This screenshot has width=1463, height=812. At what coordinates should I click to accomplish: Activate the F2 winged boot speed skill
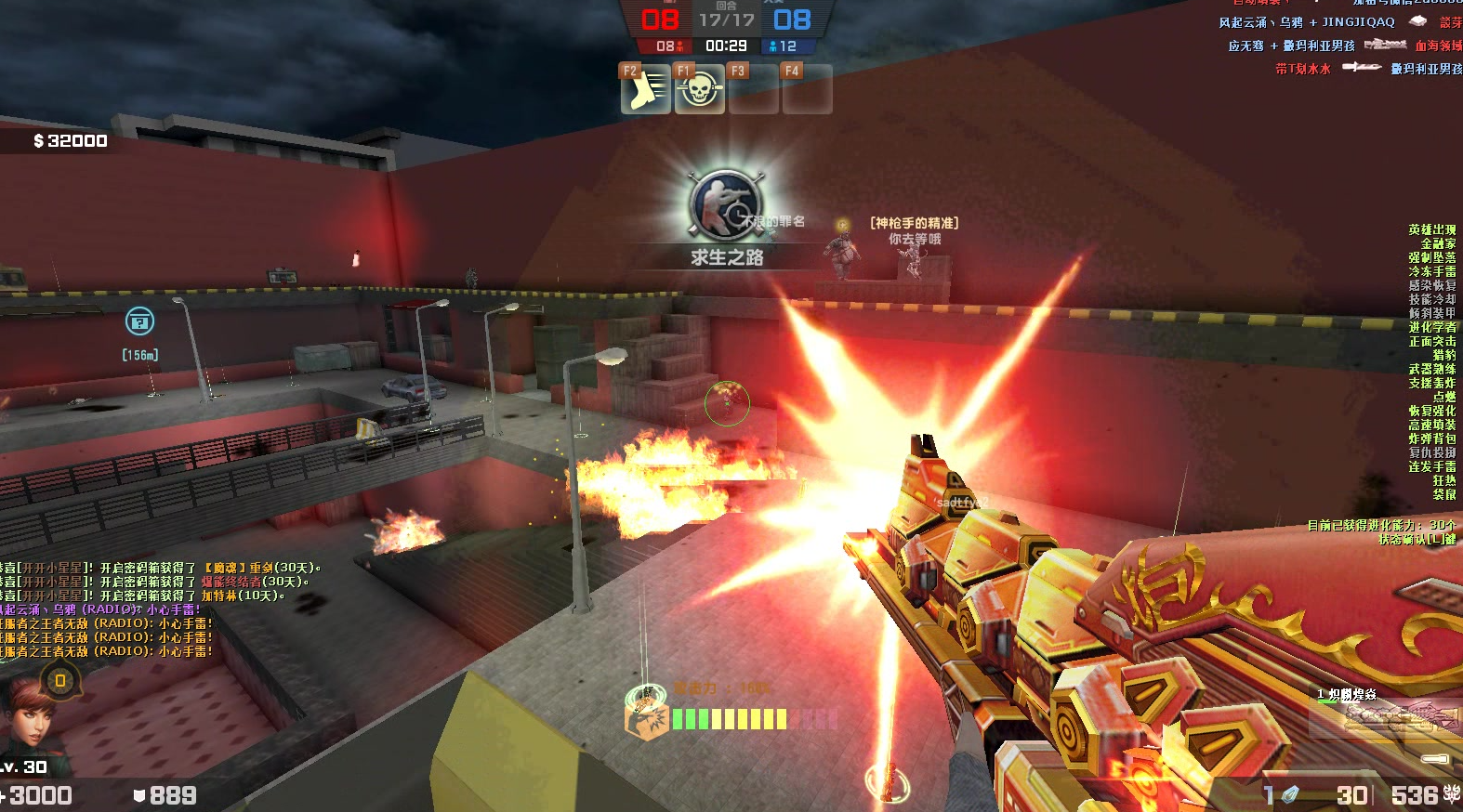click(x=645, y=89)
